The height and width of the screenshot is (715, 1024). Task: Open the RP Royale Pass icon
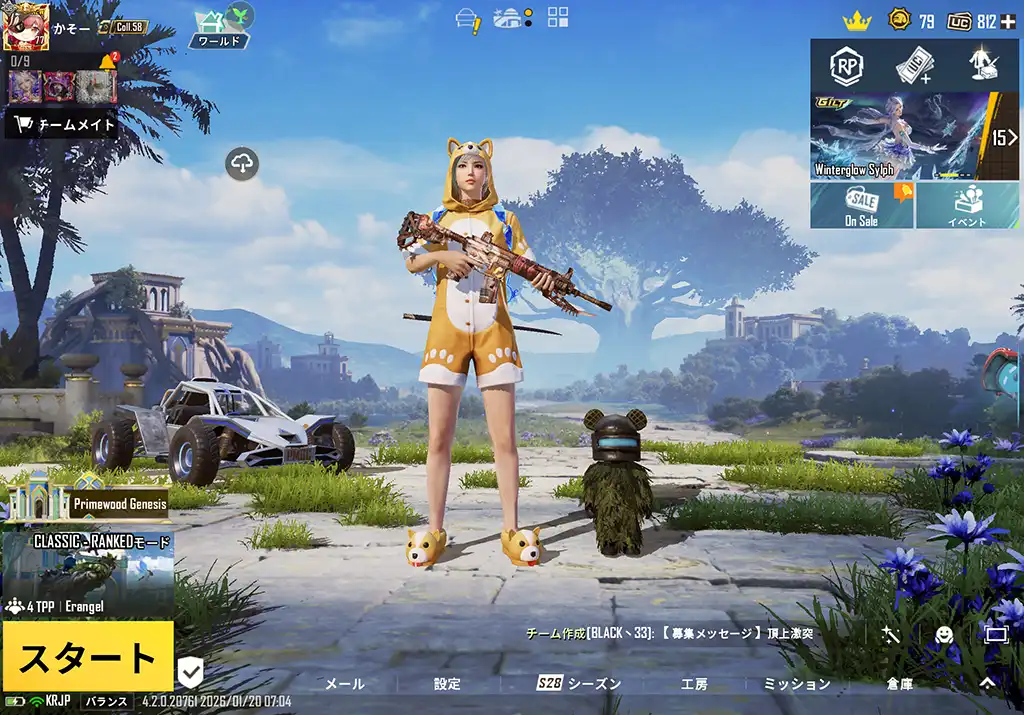pyautogui.click(x=847, y=66)
